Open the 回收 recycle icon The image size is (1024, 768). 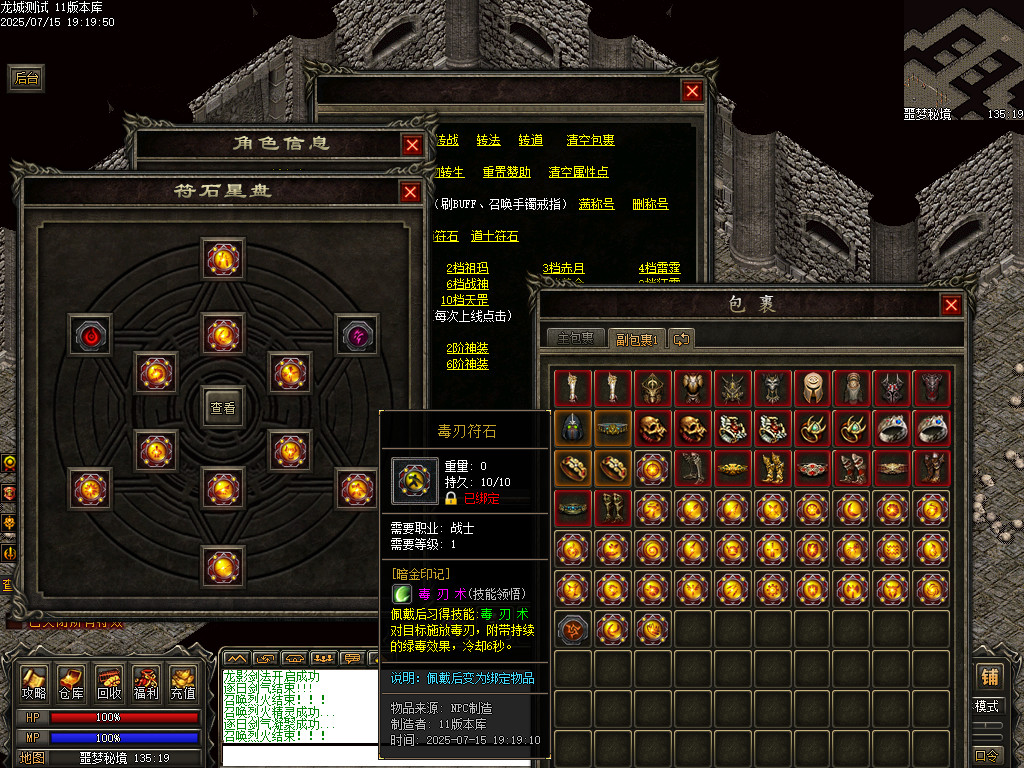pos(109,683)
